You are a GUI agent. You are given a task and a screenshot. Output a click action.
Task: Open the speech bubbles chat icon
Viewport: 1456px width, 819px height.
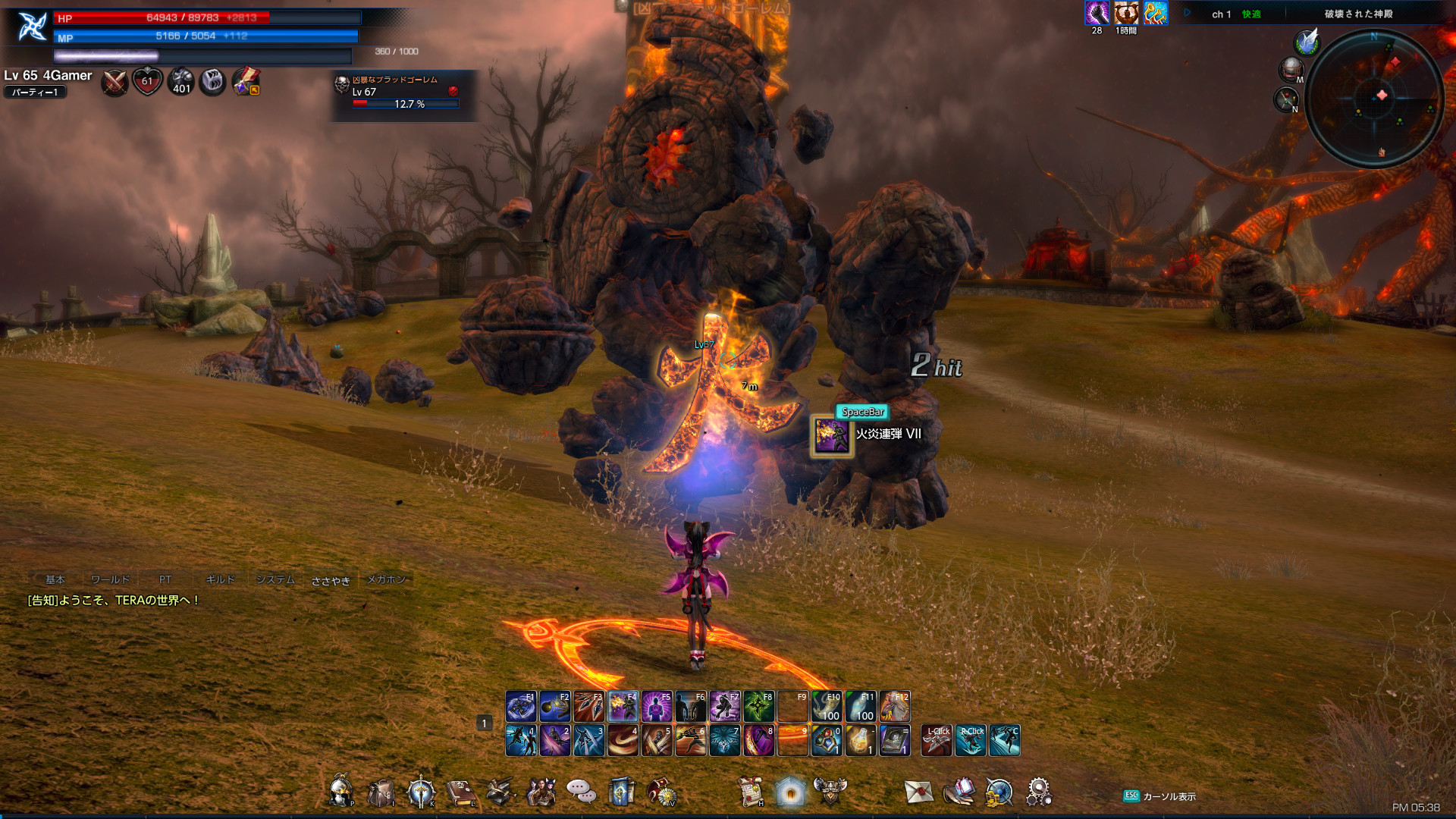click(x=581, y=792)
